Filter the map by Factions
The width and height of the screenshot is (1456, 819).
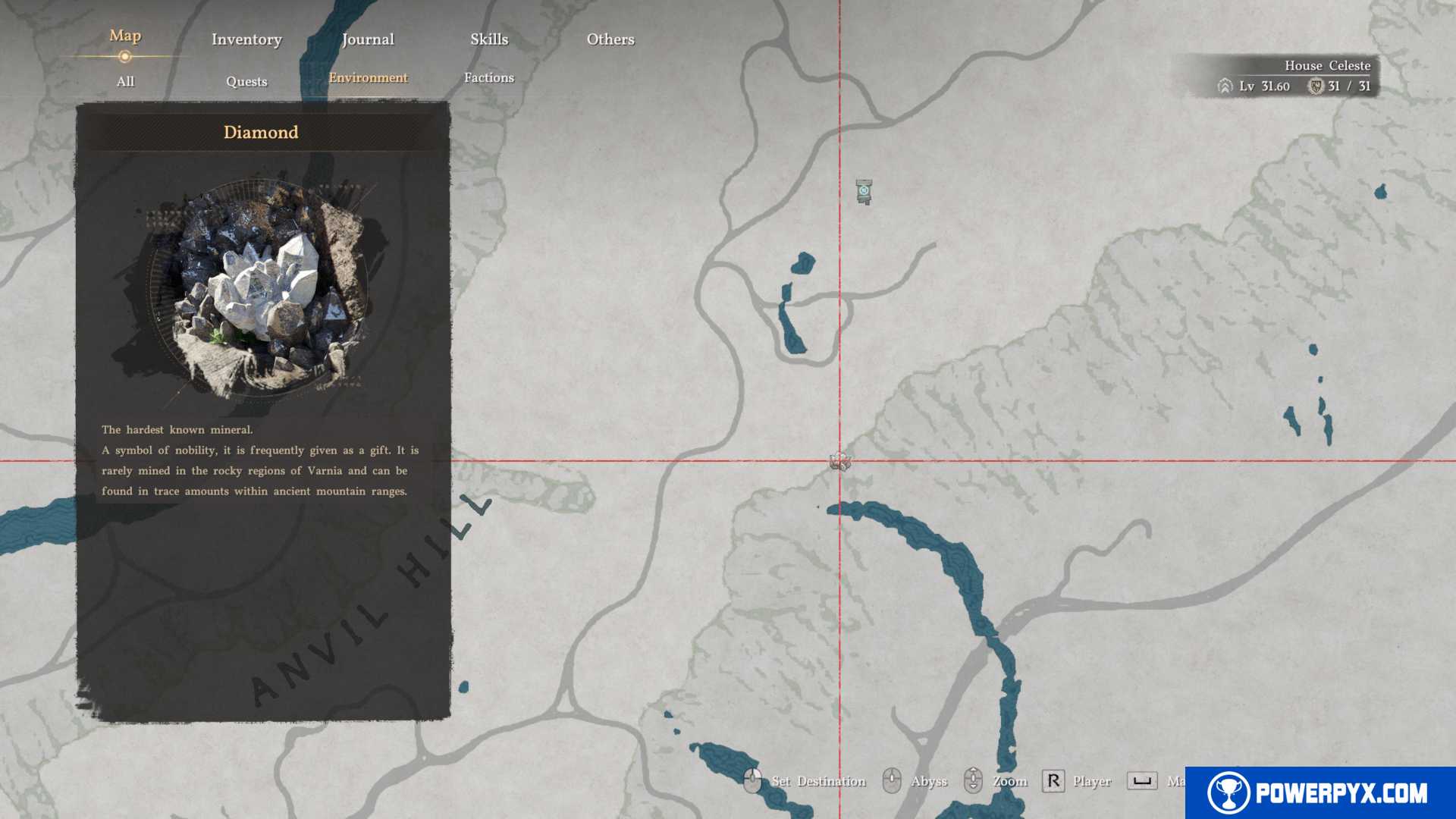point(489,77)
